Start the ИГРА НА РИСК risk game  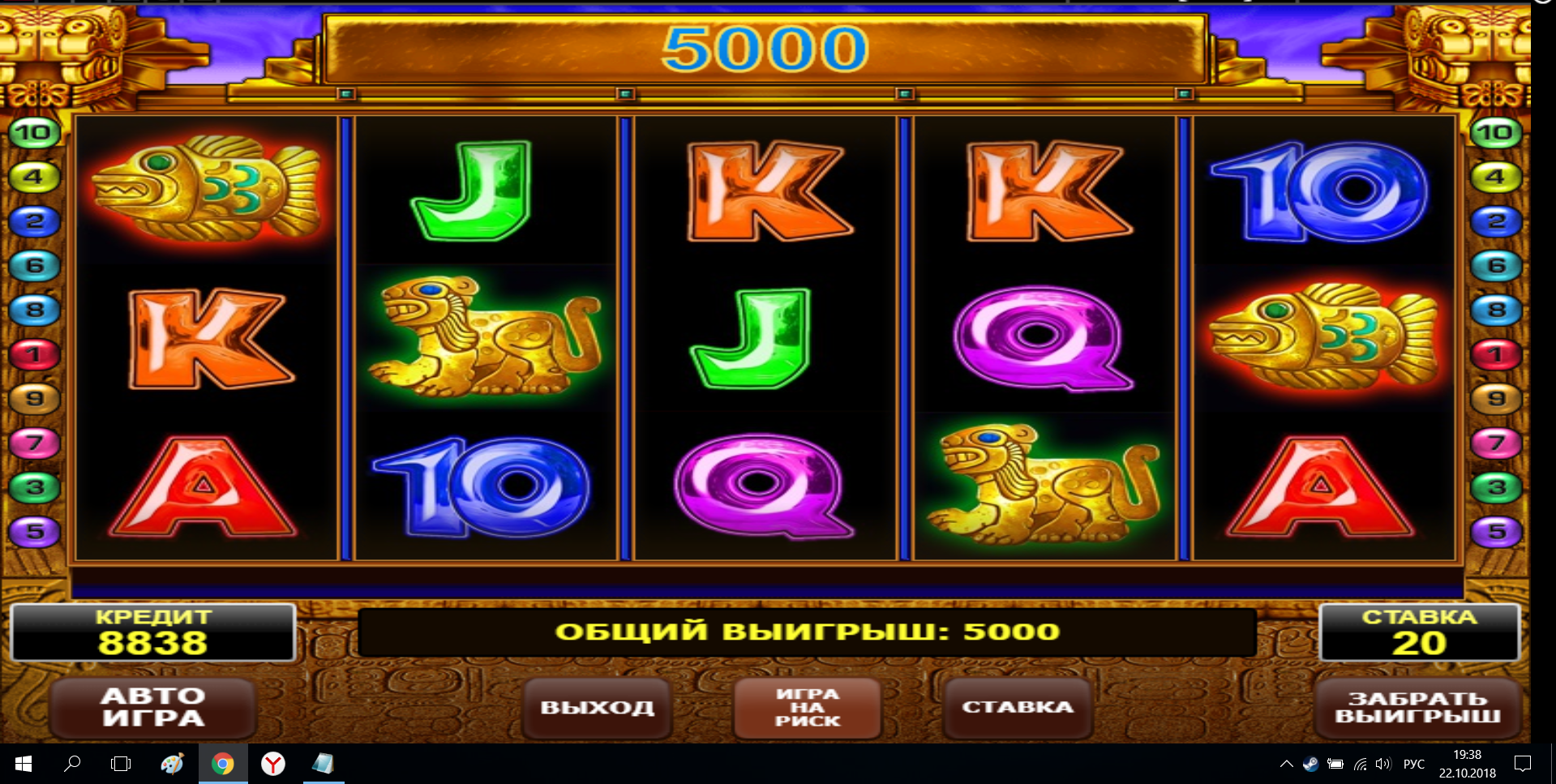click(x=808, y=707)
